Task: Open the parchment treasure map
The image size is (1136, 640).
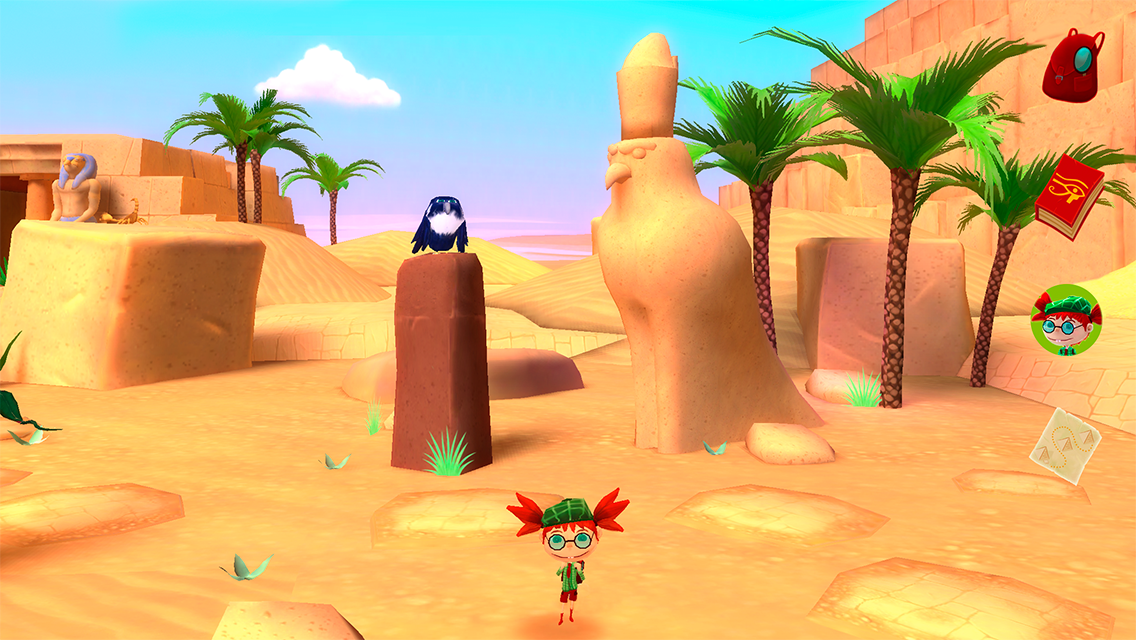Action: pyautogui.click(x=1065, y=445)
